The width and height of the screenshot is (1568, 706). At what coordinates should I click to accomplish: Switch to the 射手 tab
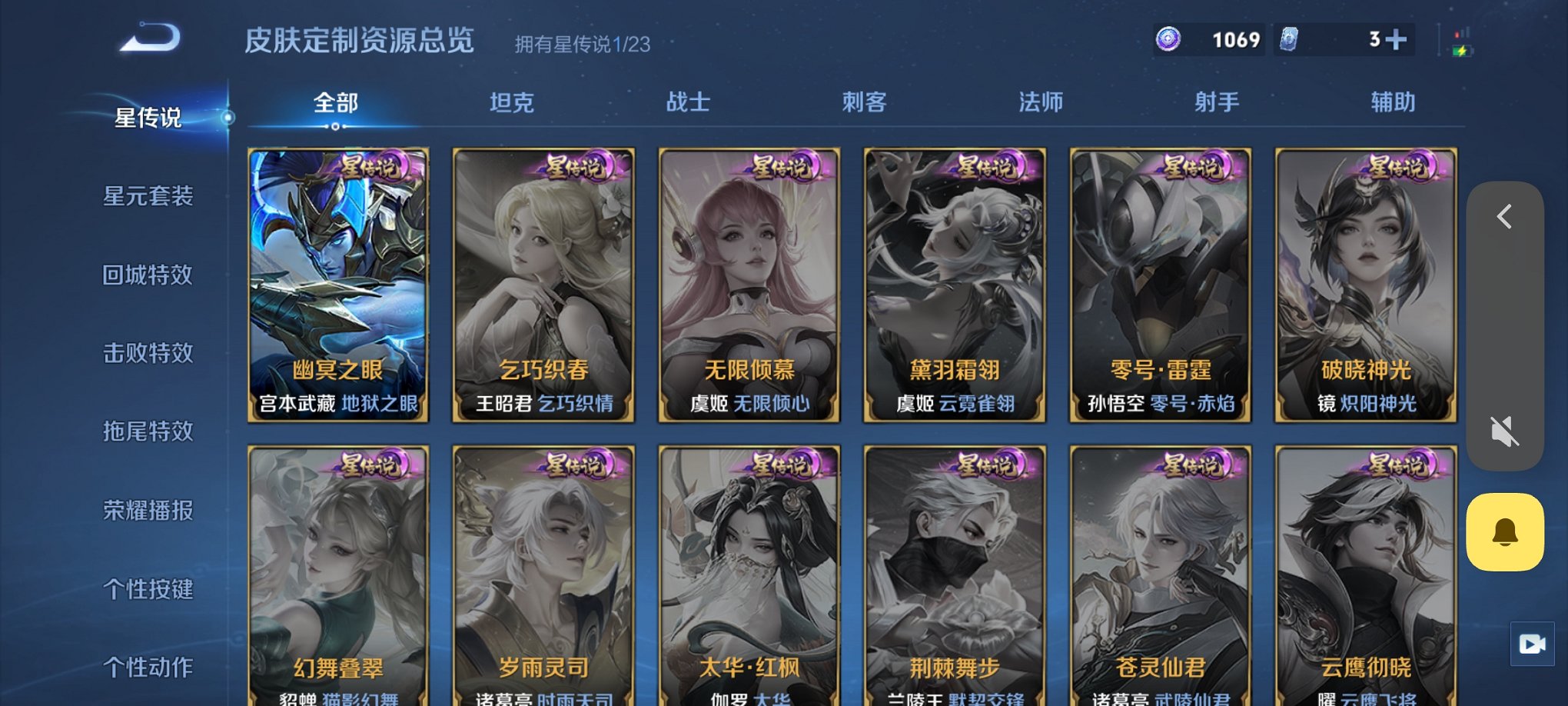(1216, 102)
